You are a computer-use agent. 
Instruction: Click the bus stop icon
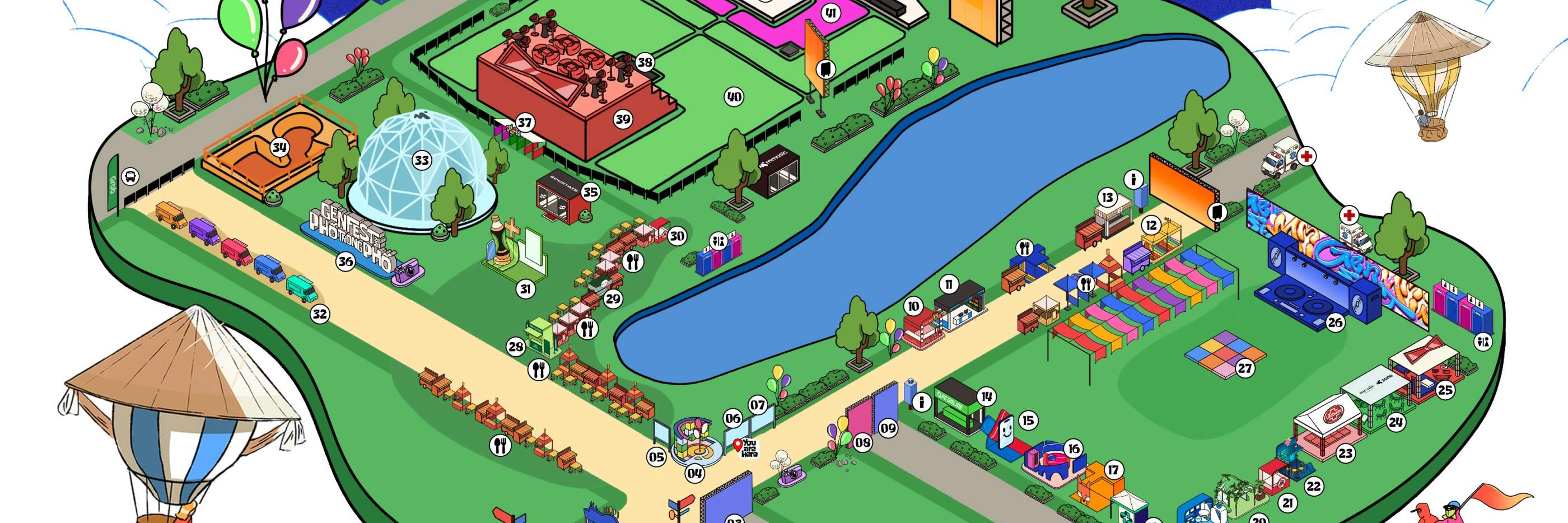click(x=130, y=177)
